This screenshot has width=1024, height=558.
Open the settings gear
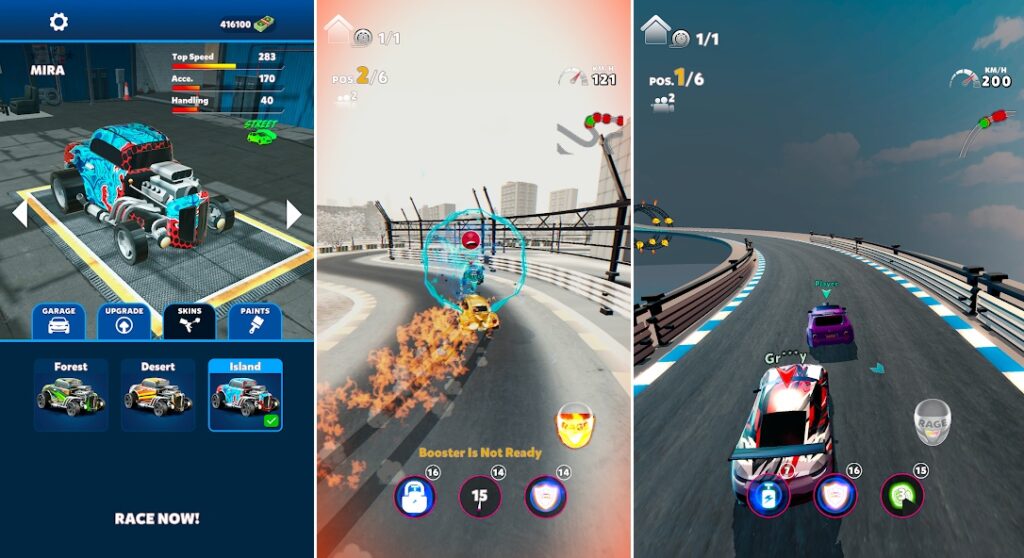[58, 22]
